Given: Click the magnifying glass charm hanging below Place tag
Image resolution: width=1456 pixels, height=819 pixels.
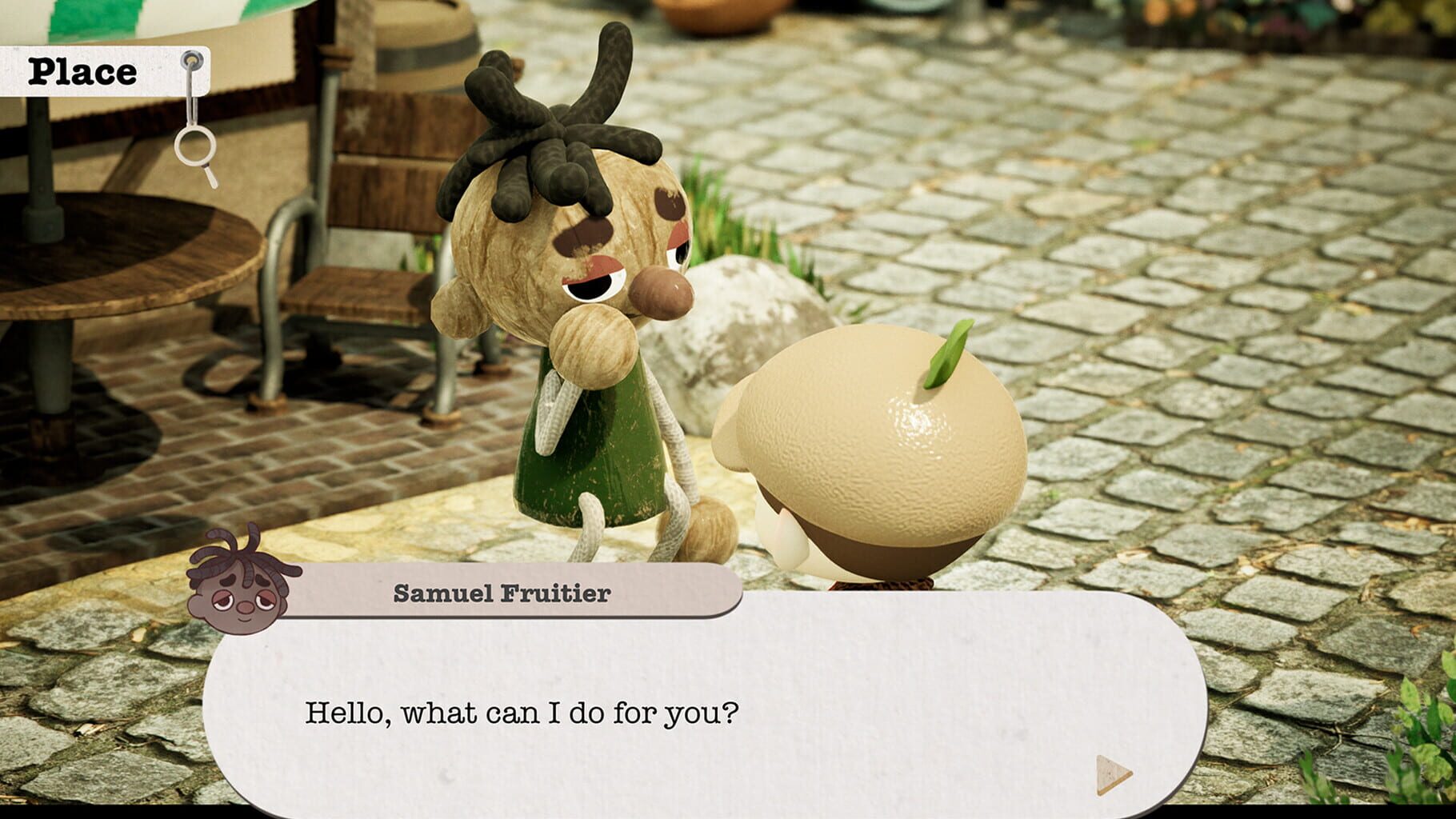Looking at the screenshot, I should (193, 148).
